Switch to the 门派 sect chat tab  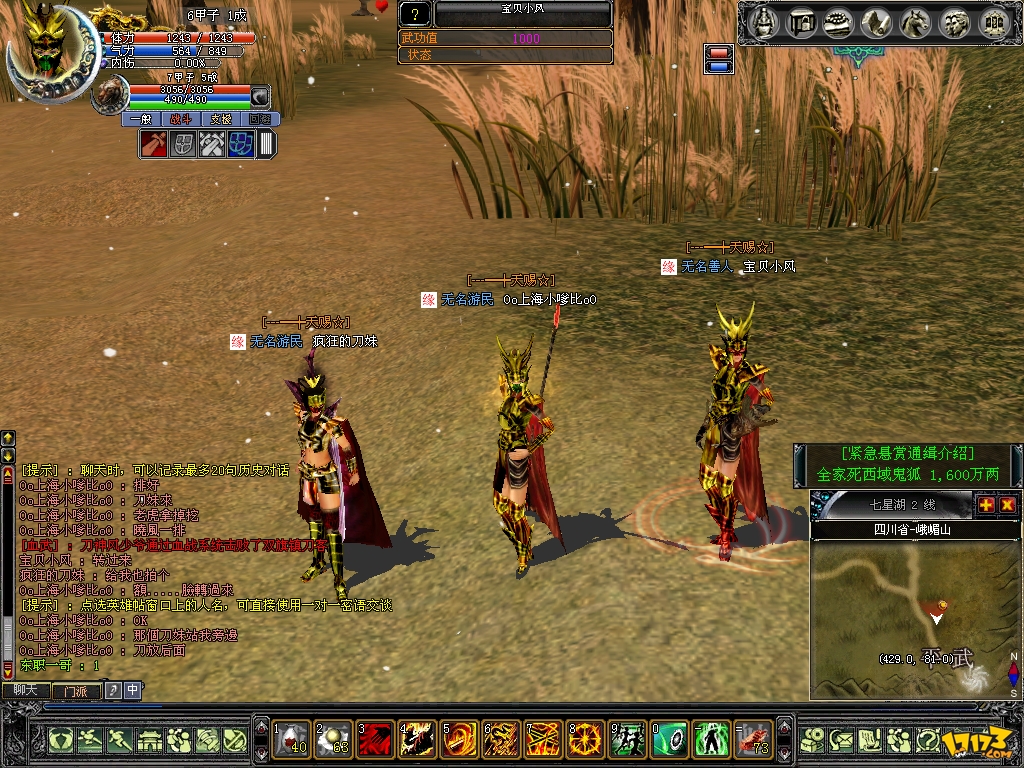[74, 690]
